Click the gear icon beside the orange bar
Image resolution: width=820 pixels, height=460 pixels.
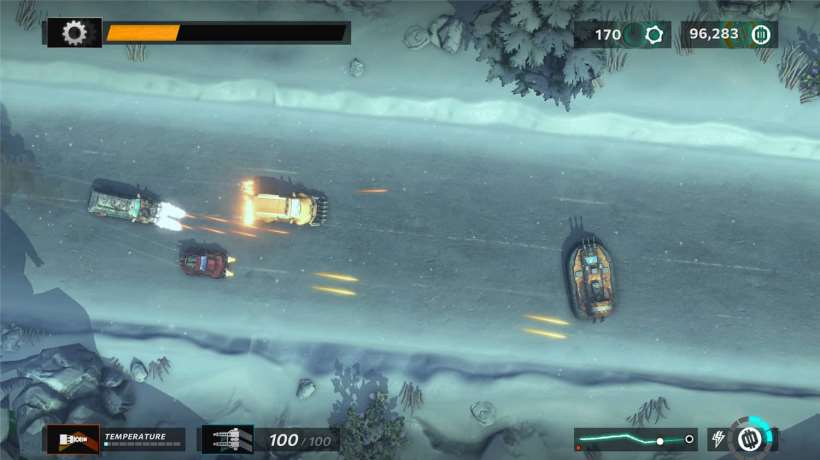[x=74, y=33]
